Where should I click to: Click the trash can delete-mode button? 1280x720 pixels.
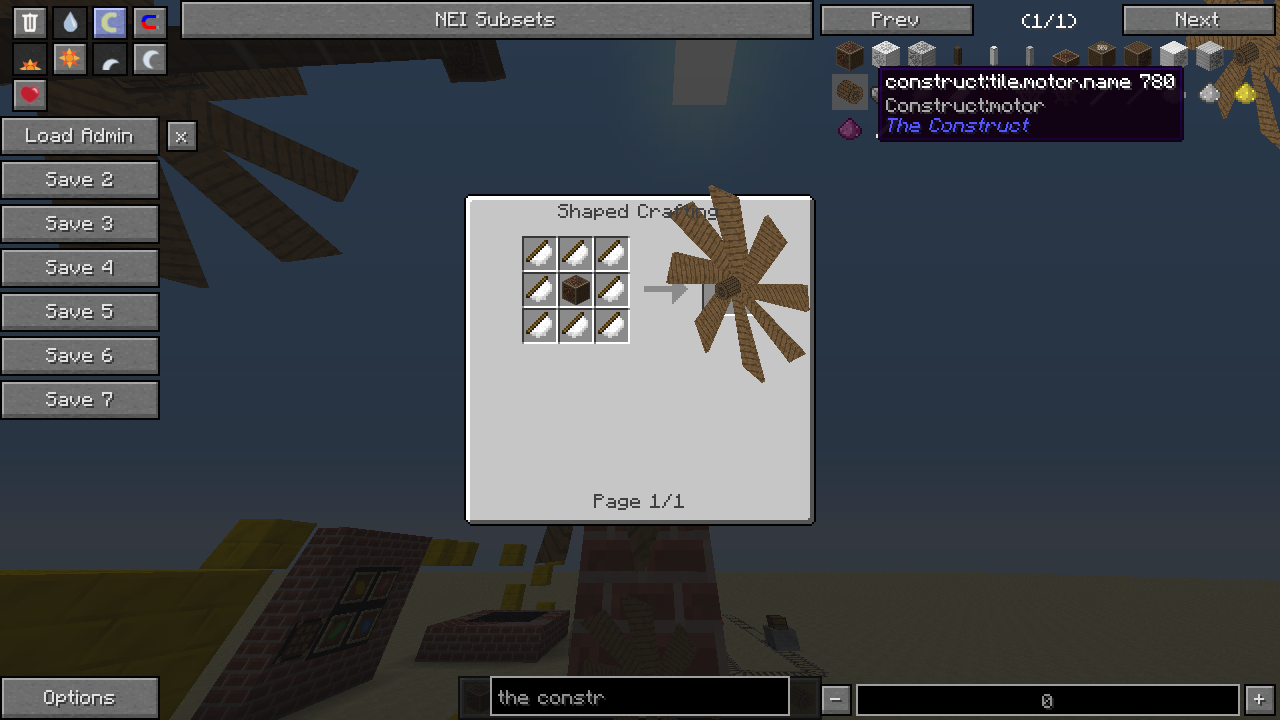tap(30, 23)
